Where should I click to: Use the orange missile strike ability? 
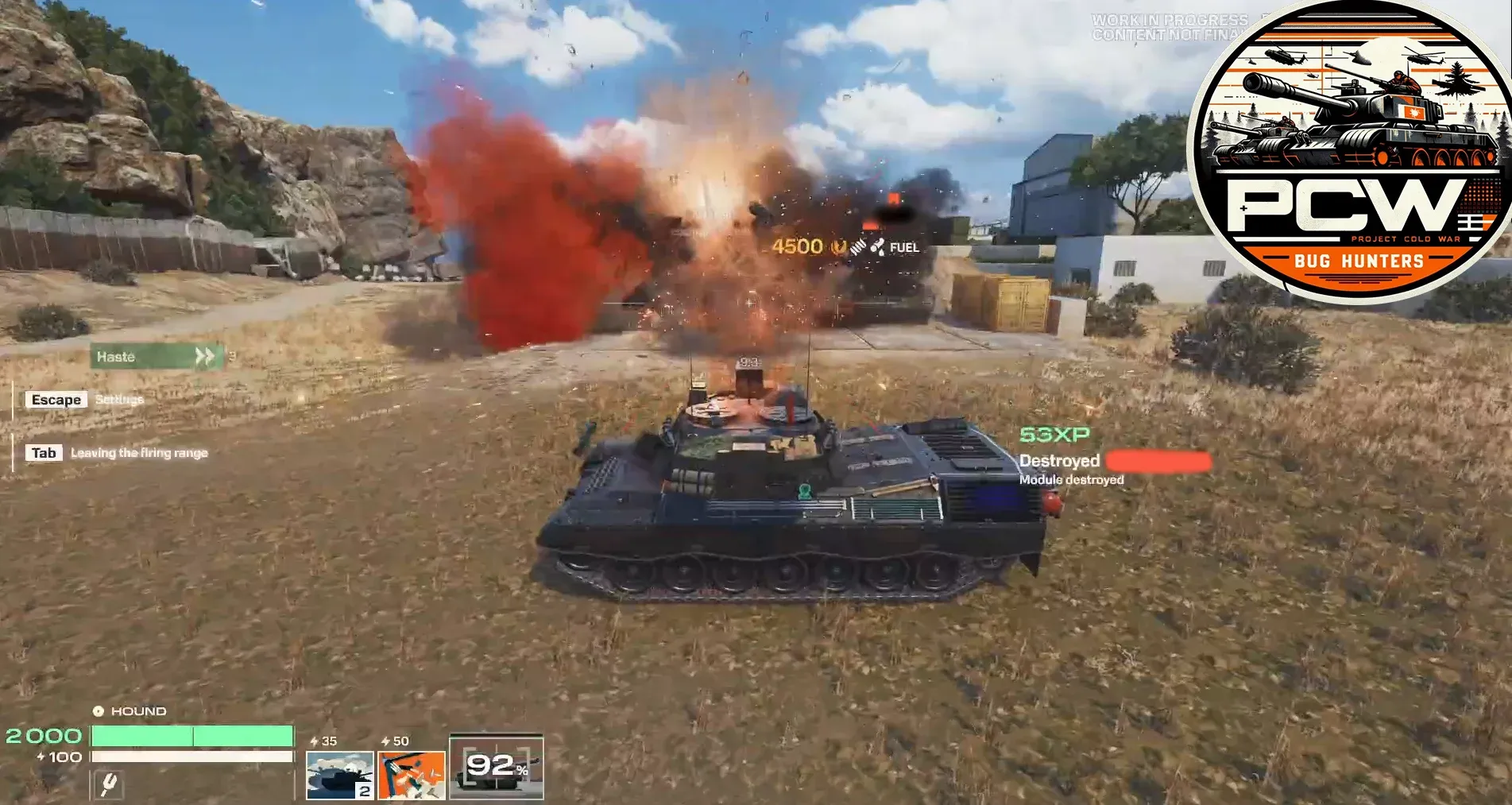click(x=412, y=775)
